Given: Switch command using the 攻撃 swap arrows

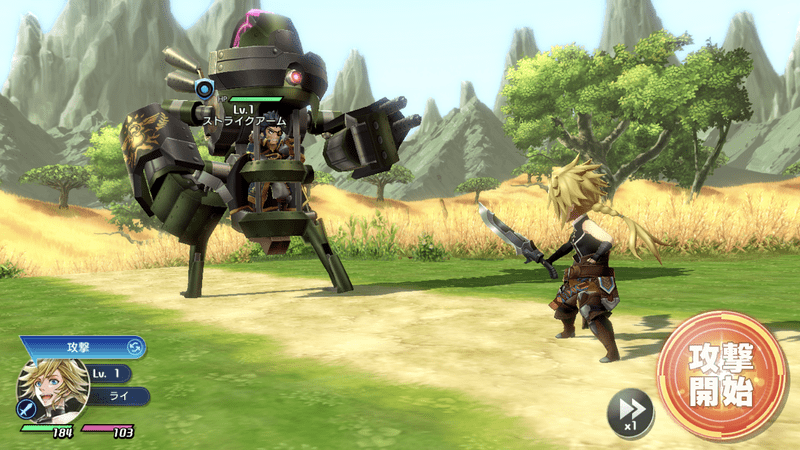Looking at the screenshot, I should click(x=135, y=348).
